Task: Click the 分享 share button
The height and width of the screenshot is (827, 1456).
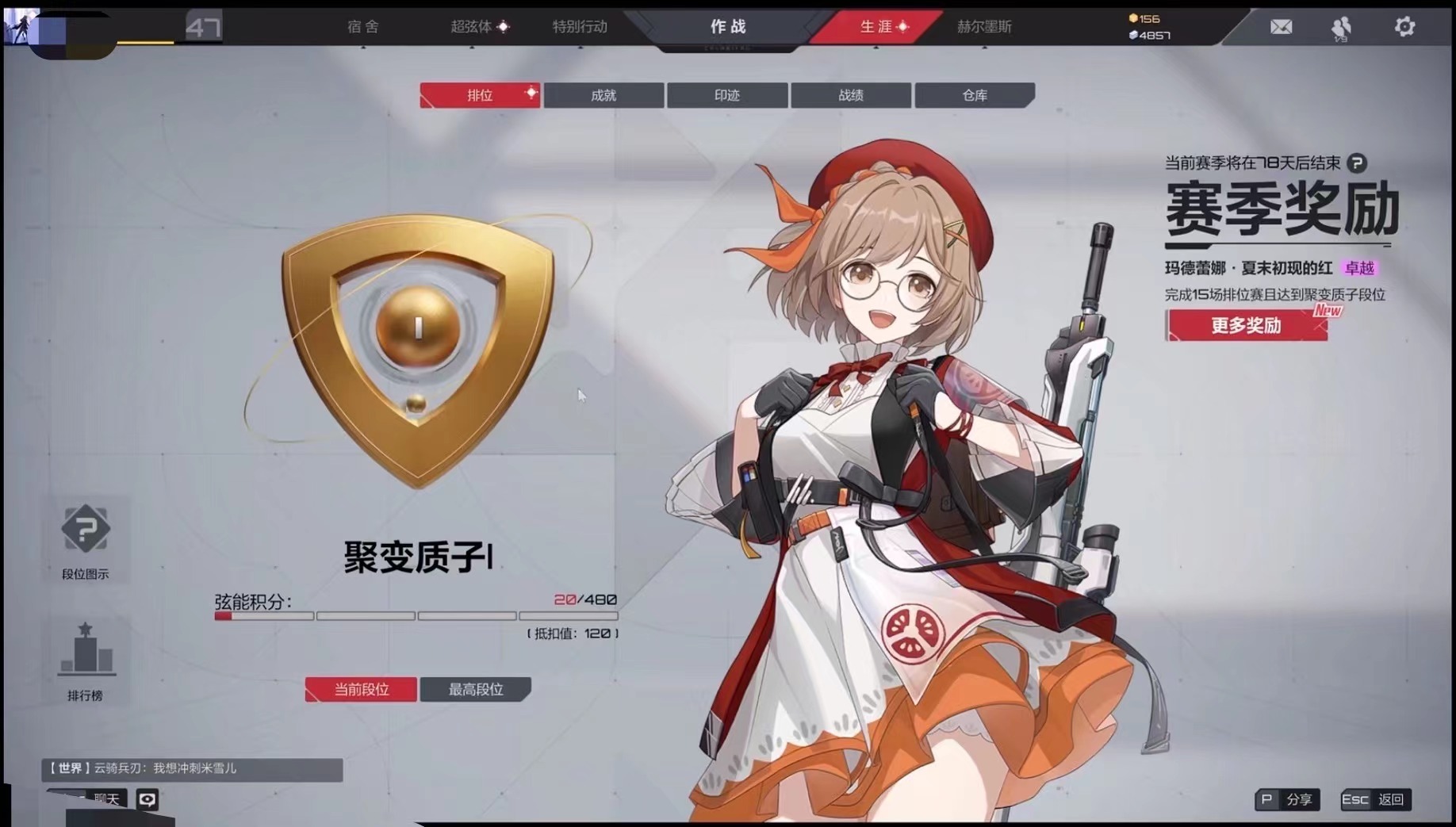Action: point(1287,800)
